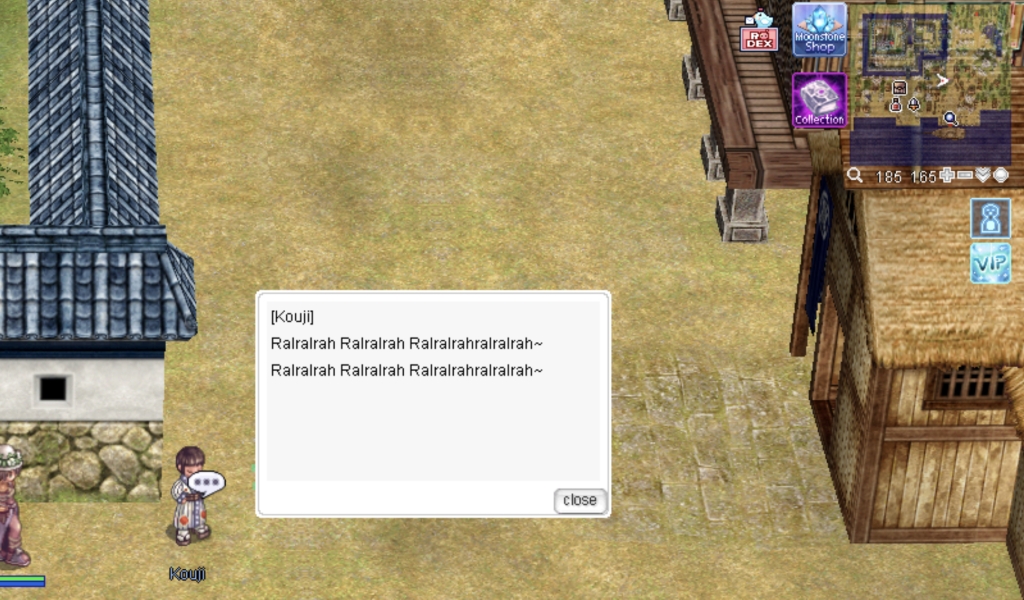Viewport: 1024px width, 600px height.
Task: Click the magnifier search icon below minimap
Action: tap(855, 176)
